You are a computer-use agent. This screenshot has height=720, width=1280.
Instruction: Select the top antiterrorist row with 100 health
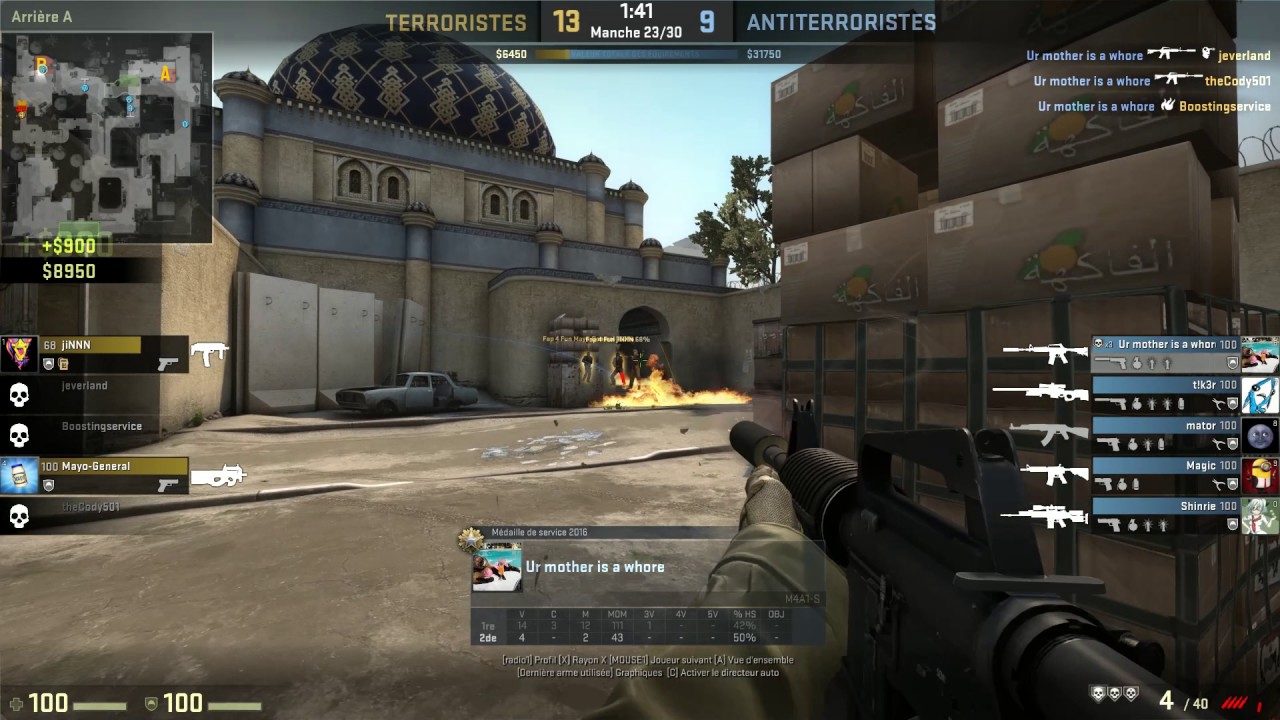click(x=1166, y=353)
